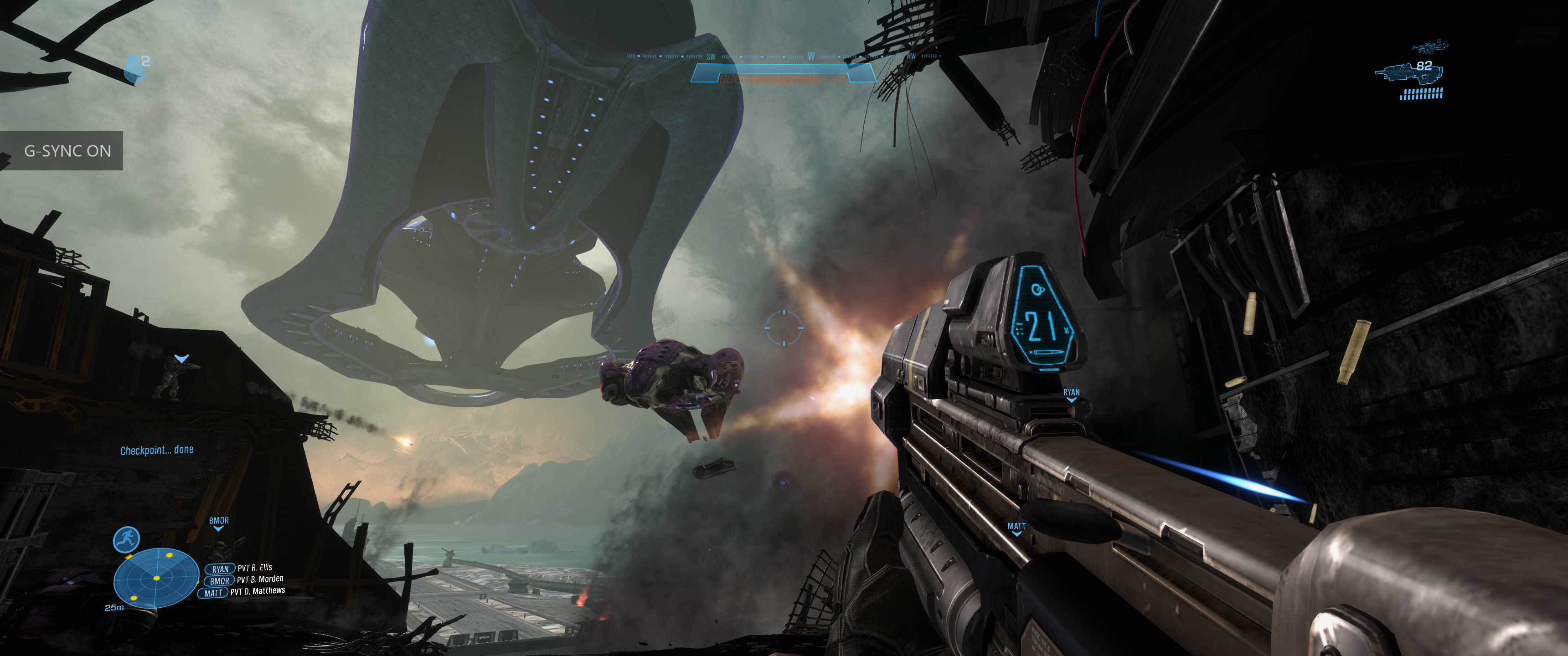Click the compass heading strip
The width and height of the screenshot is (1568, 656).
pyautogui.click(x=784, y=56)
